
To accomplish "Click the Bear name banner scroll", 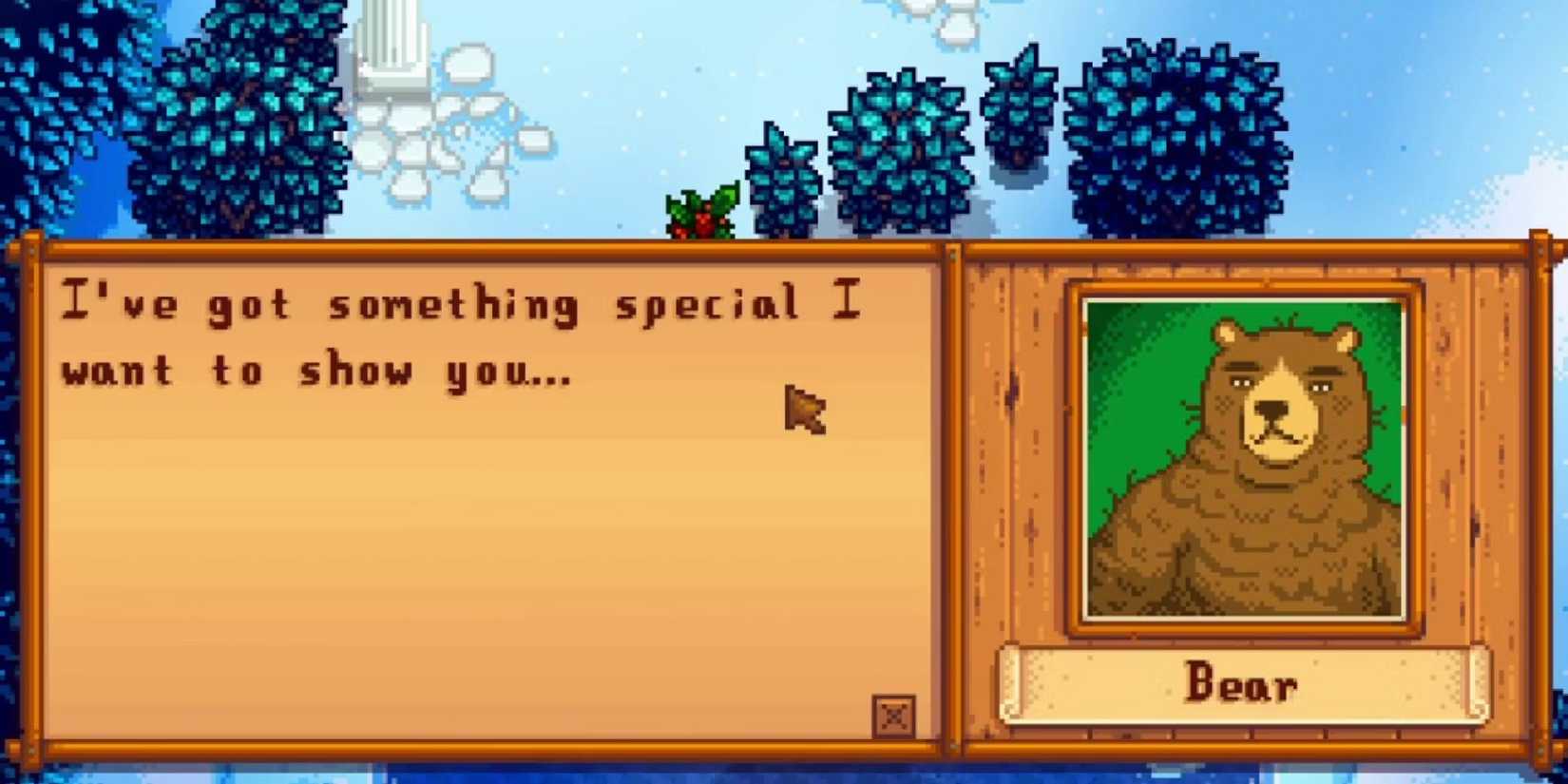I will tap(1243, 683).
